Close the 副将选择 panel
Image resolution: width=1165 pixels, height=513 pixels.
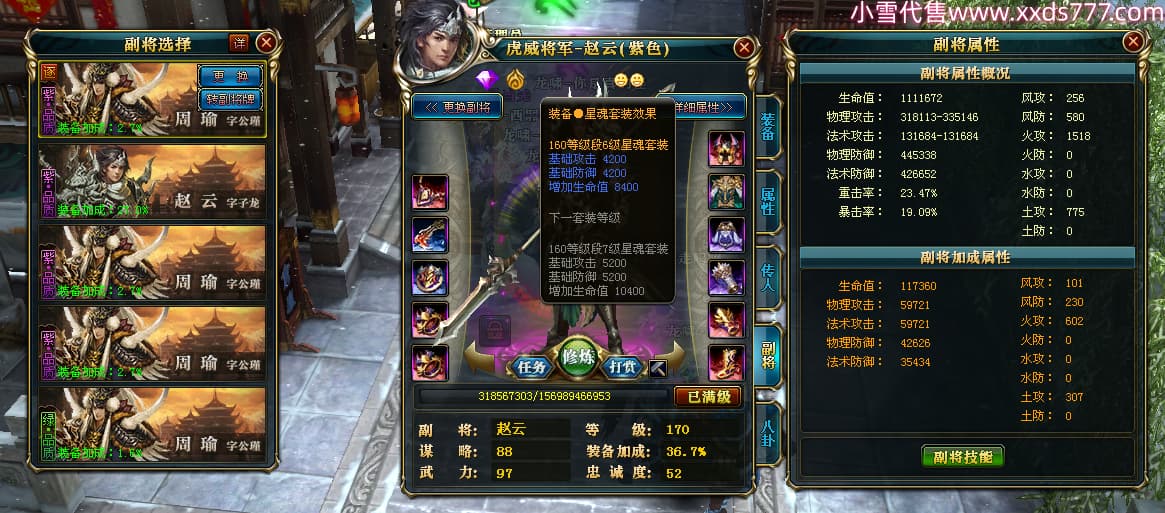click(x=266, y=42)
